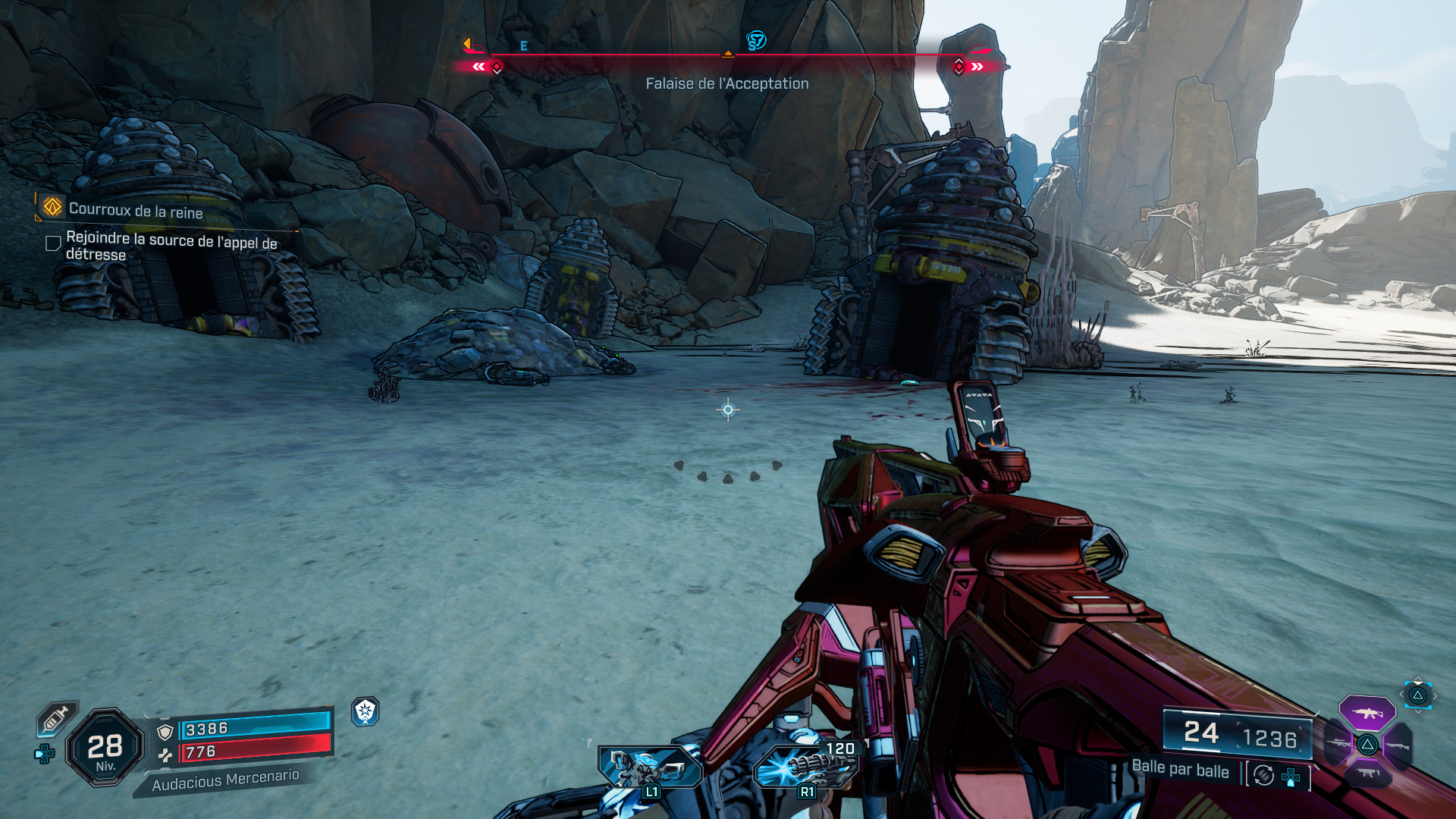The width and height of the screenshot is (1456, 819).
Task: Select the blue marker on the compass
Action: [756, 40]
